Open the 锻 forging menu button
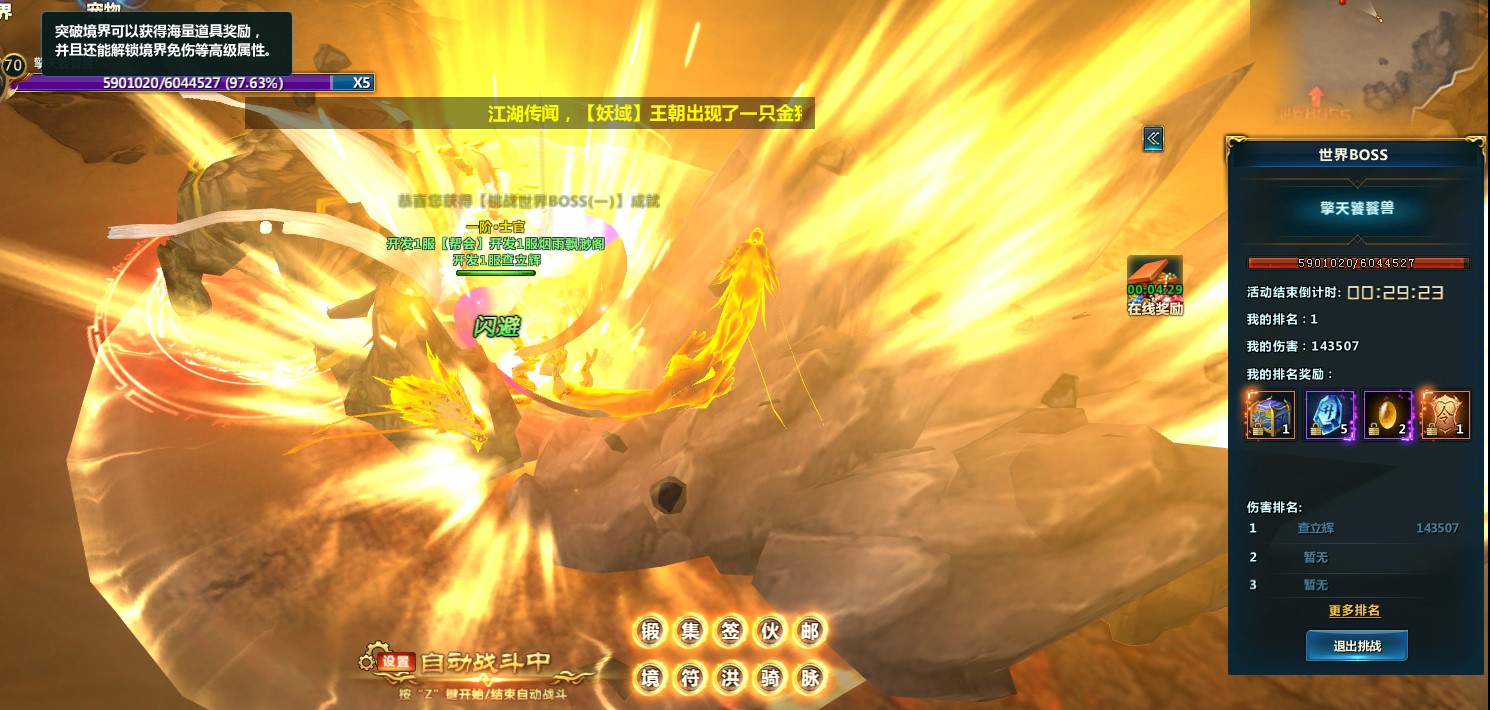Viewport: 1490px width, 710px height. point(651,631)
